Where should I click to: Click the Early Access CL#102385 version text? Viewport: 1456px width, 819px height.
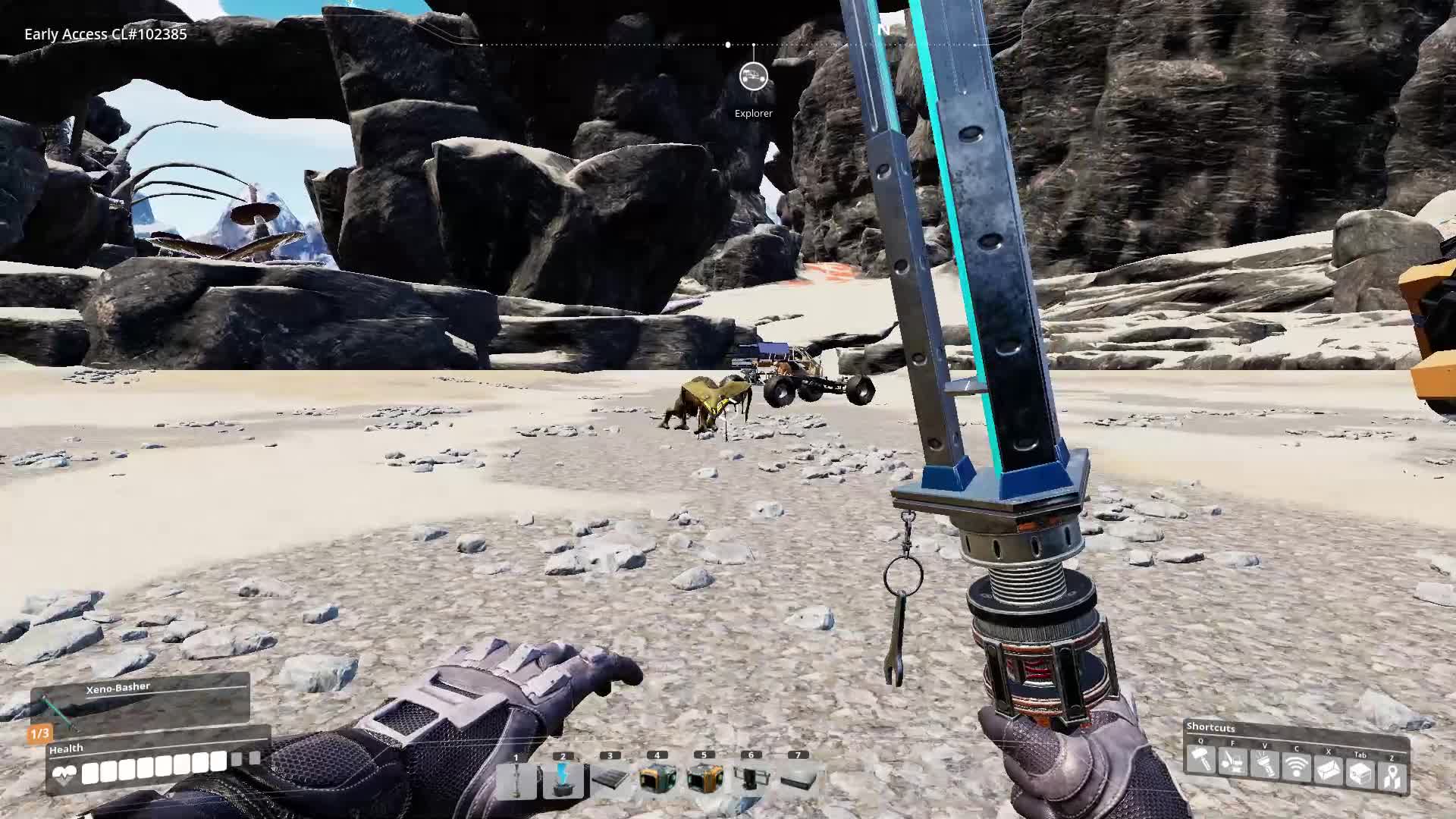coord(105,34)
